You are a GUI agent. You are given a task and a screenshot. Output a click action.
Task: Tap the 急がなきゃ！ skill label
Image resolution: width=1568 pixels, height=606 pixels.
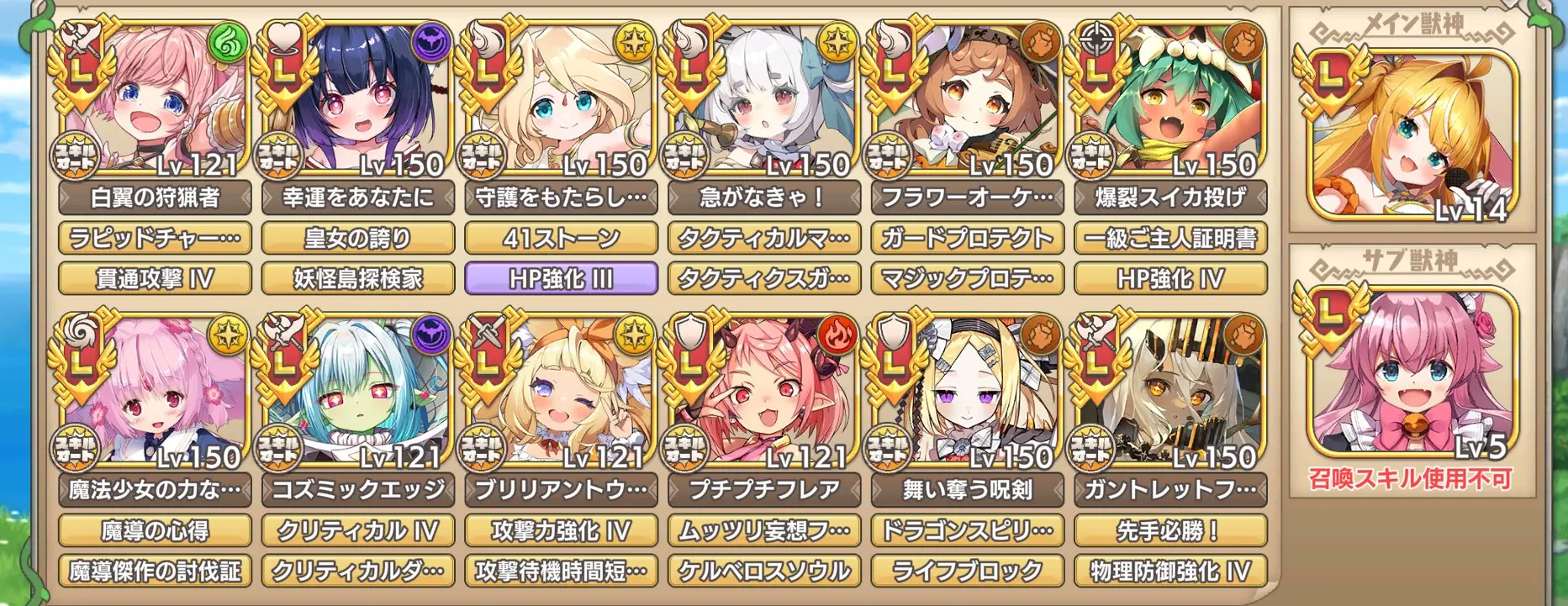(764, 198)
